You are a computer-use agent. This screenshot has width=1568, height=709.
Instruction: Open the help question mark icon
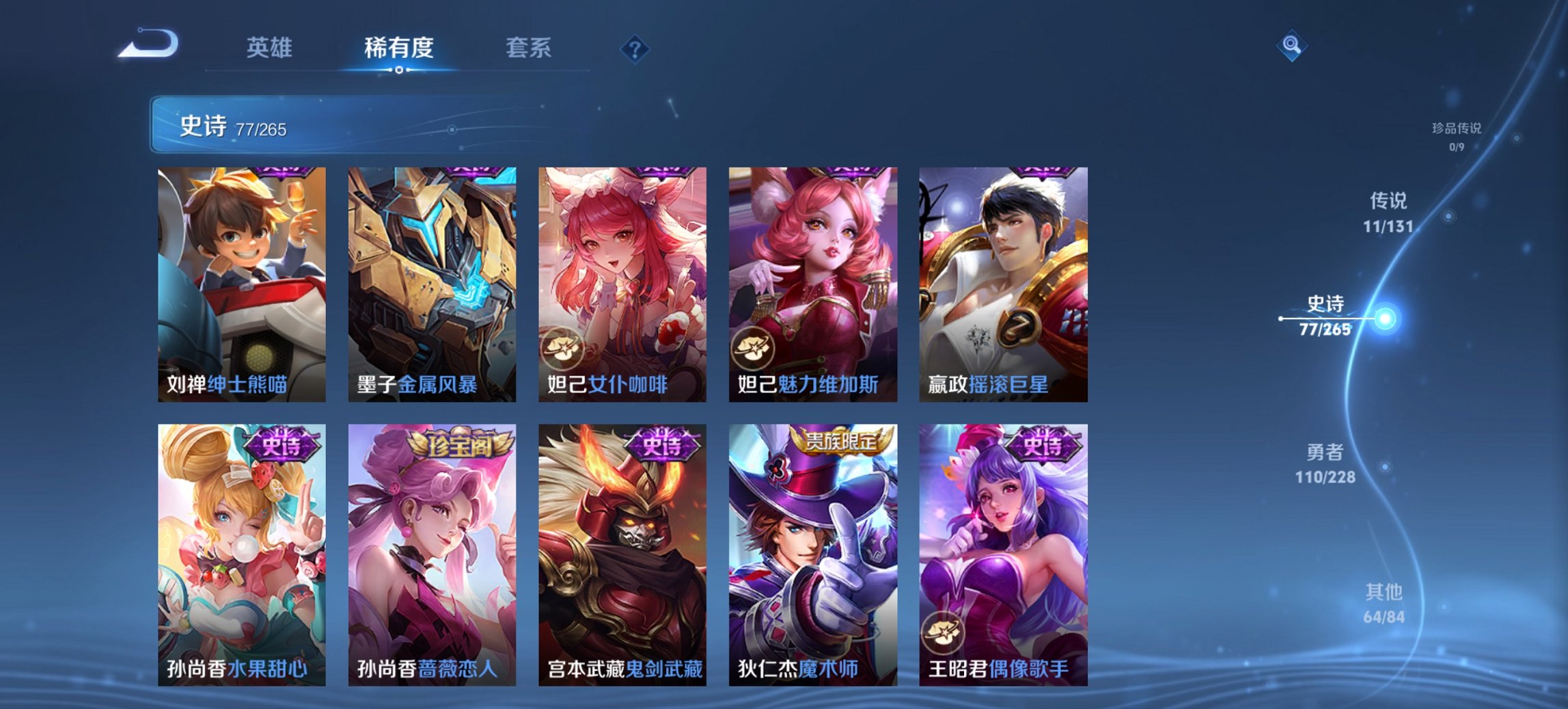pyautogui.click(x=634, y=48)
